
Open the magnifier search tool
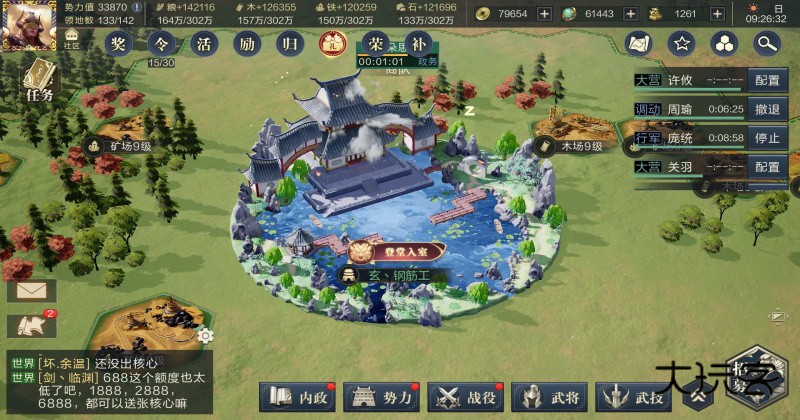(x=767, y=43)
